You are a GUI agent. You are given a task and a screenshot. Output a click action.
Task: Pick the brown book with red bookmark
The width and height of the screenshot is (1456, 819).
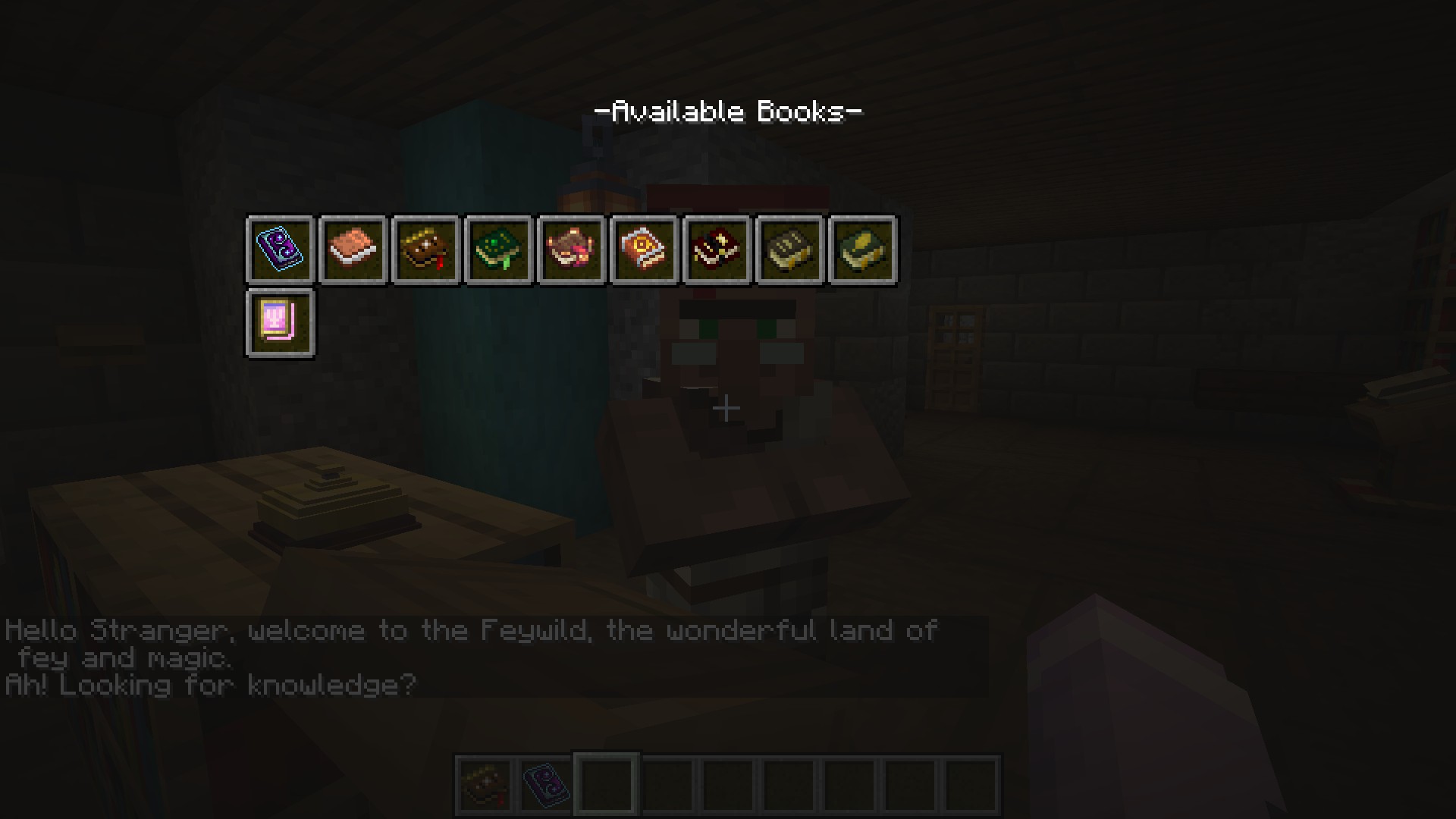pyautogui.click(x=425, y=250)
